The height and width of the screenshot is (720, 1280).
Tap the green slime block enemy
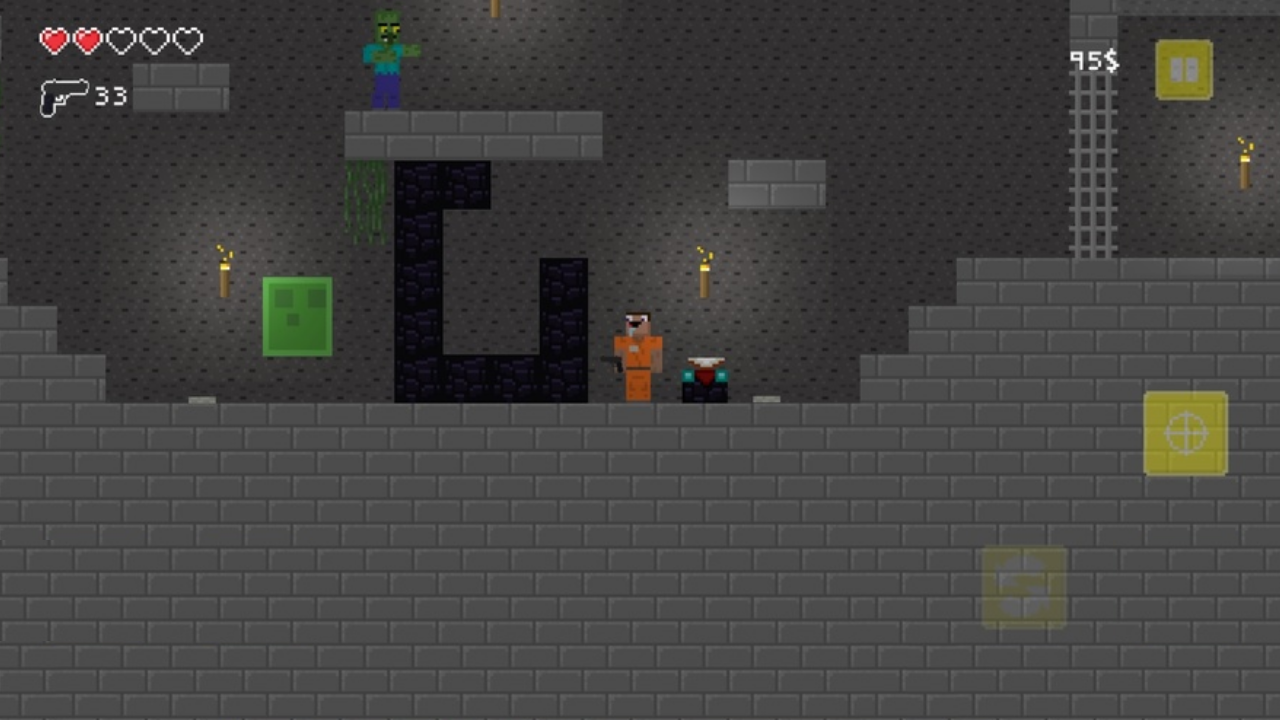[x=297, y=315]
